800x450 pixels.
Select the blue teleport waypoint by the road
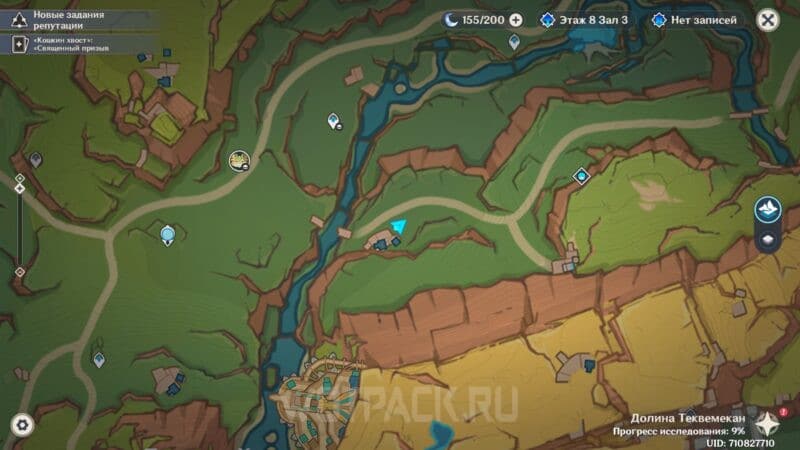pyautogui.click(x=168, y=235)
